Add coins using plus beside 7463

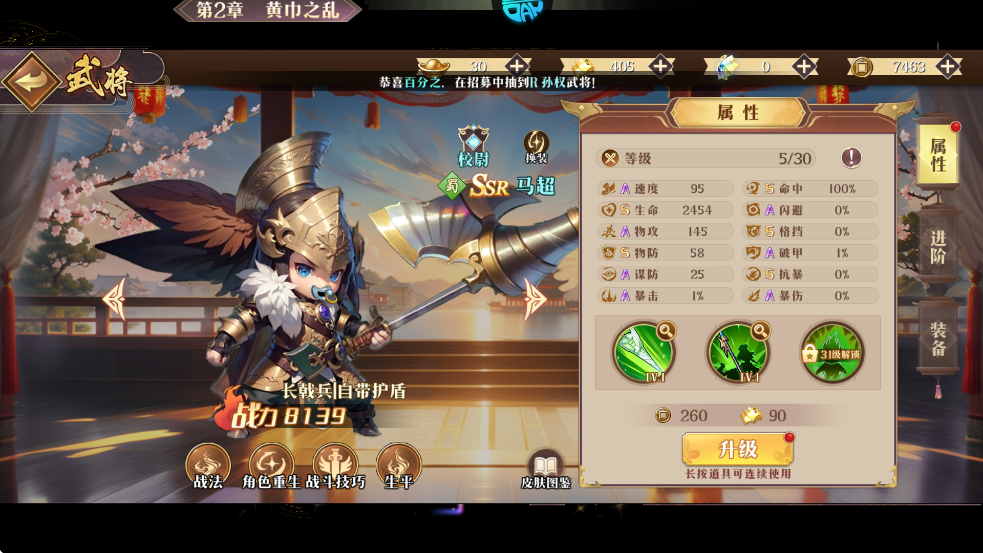click(948, 66)
